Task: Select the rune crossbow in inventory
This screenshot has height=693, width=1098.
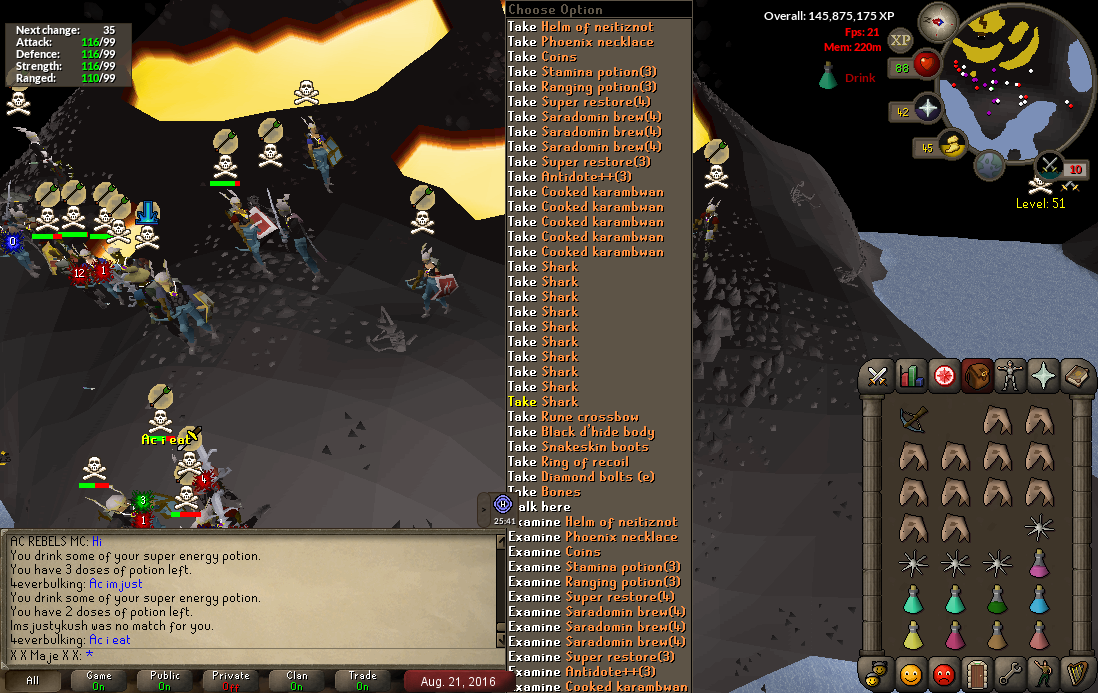Action: (x=912, y=420)
